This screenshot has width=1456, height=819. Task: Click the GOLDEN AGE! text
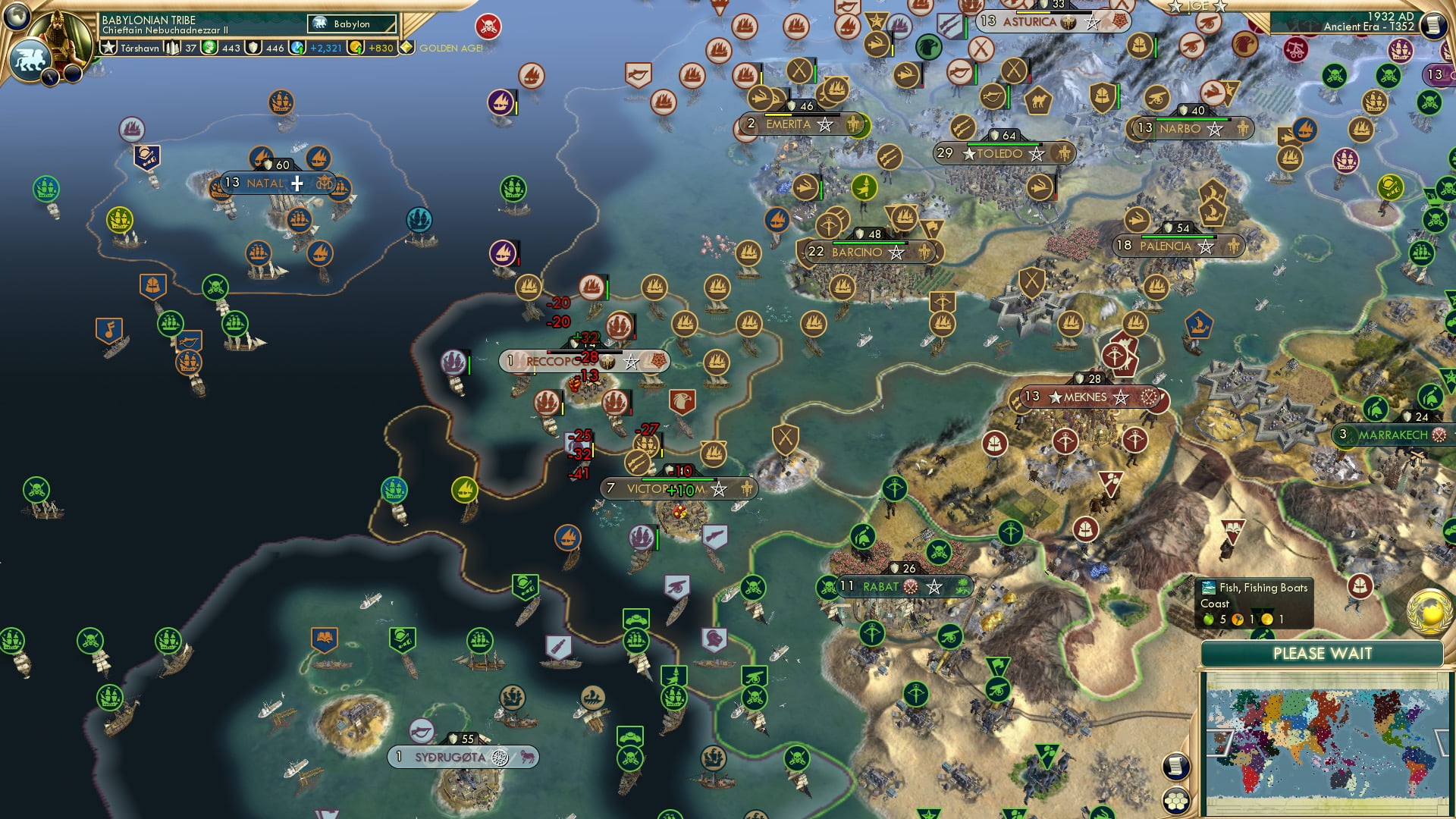click(x=453, y=47)
